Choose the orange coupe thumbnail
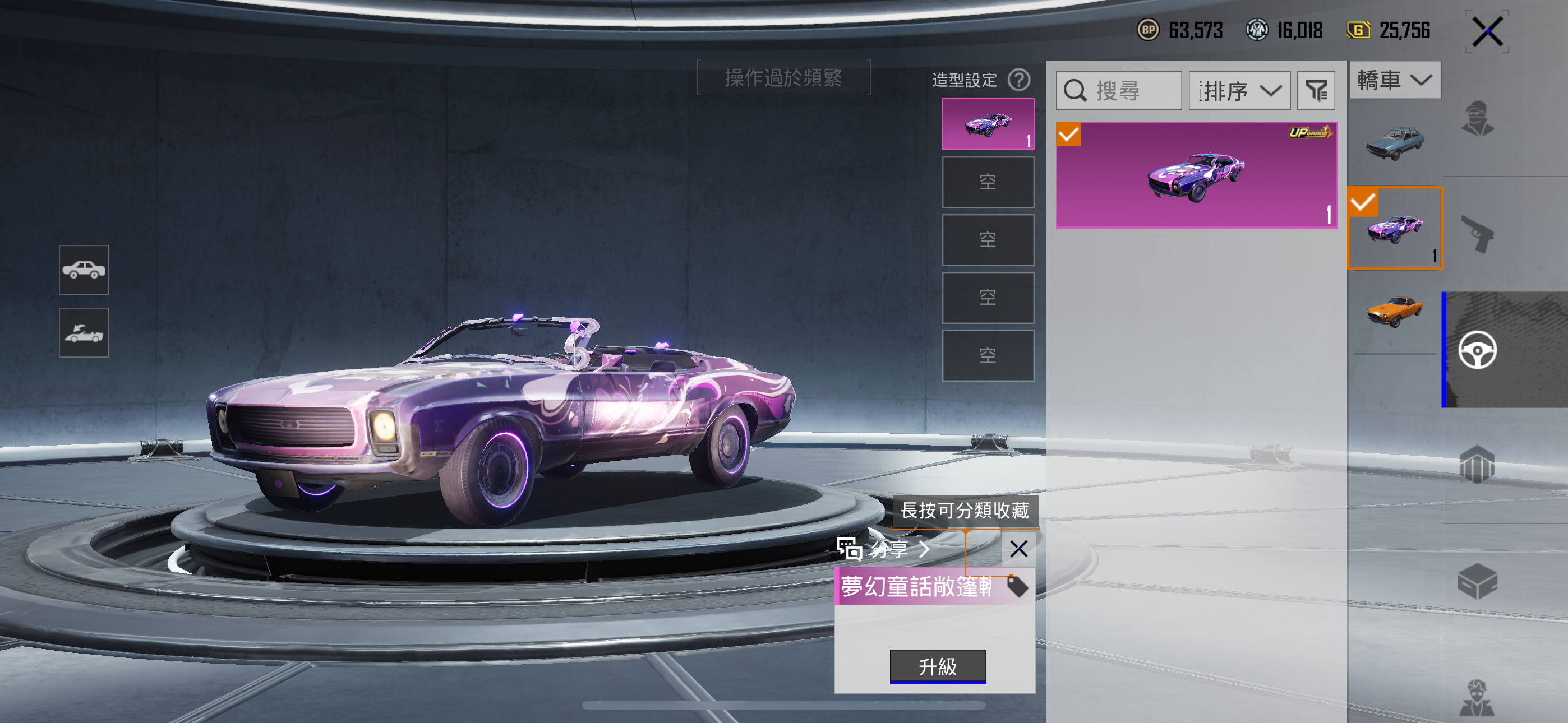Screen dimensions: 1568x723 tap(1395, 312)
